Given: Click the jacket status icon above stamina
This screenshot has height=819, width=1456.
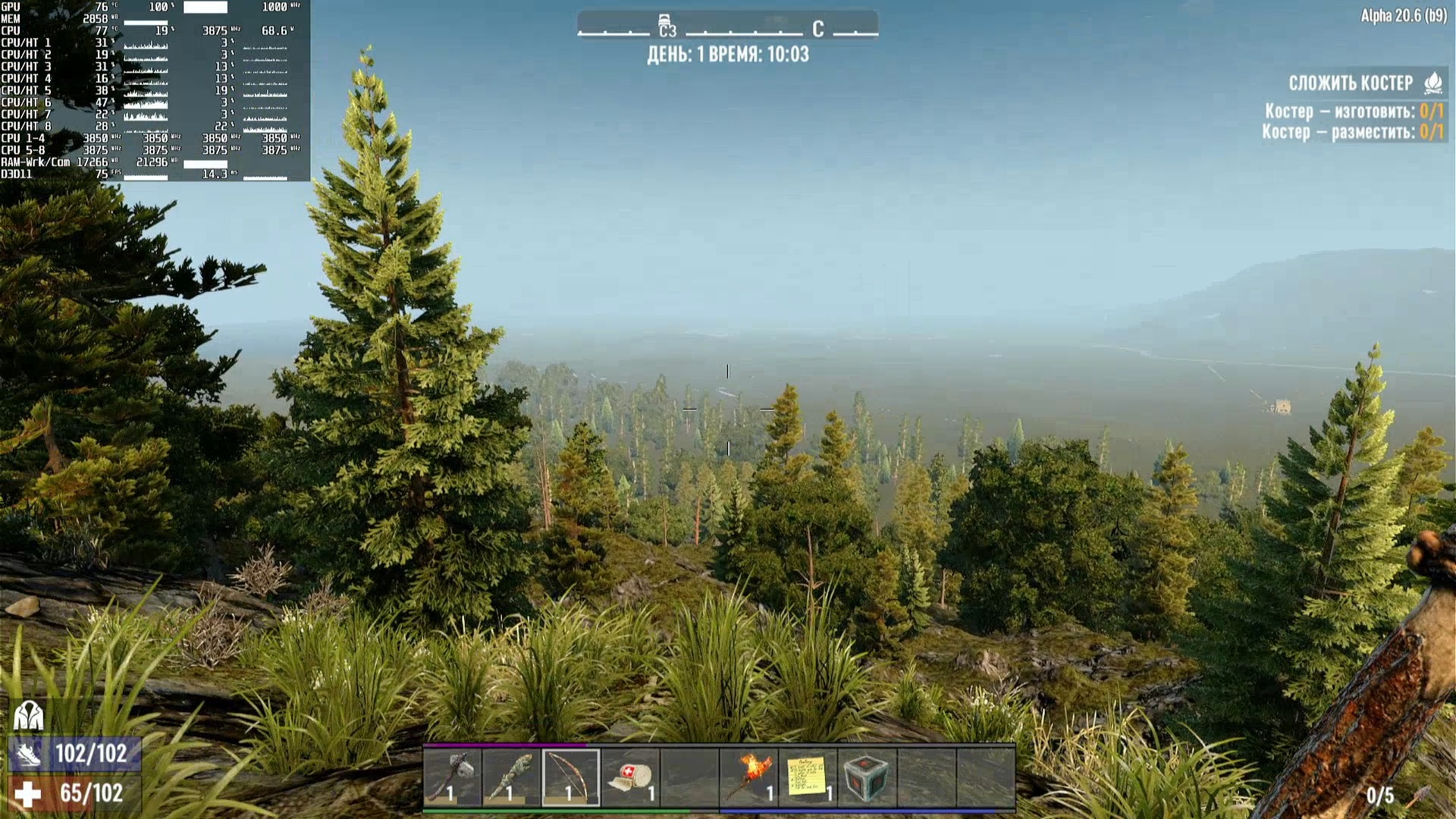Looking at the screenshot, I should tap(29, 715).
